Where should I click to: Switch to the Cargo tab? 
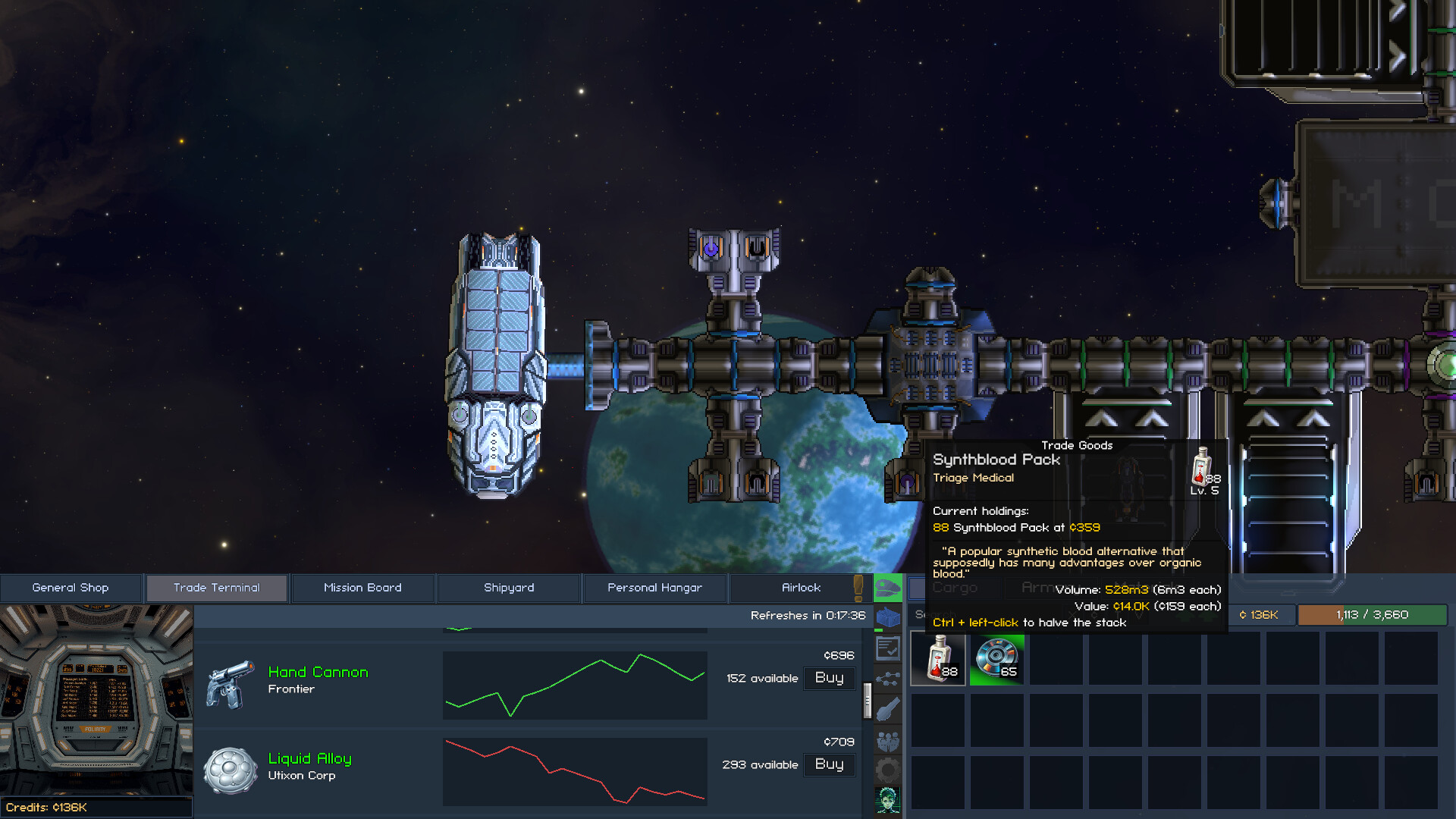pos(952,588)
